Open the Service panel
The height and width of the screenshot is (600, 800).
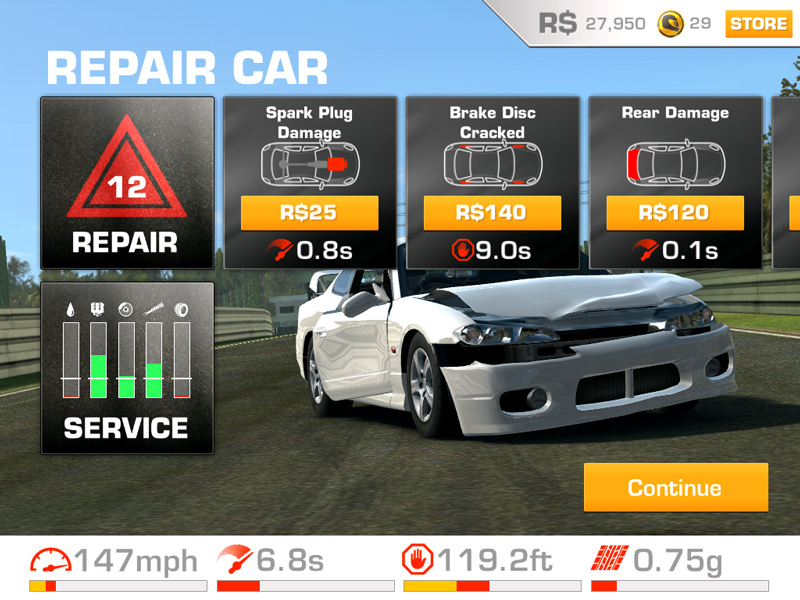[127, 368]
